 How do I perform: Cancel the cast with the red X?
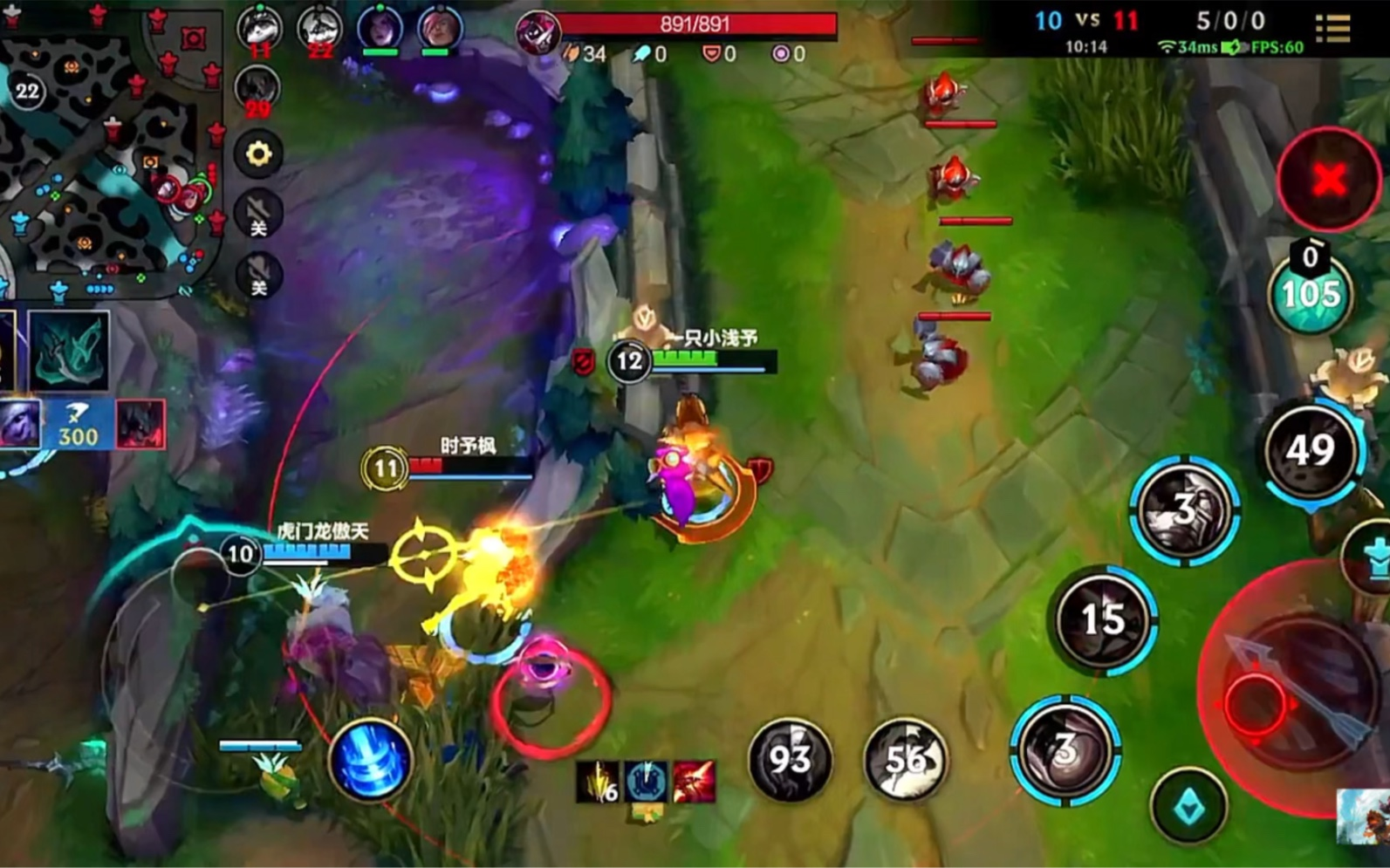pyautogui.click(x=1328, y=180)
